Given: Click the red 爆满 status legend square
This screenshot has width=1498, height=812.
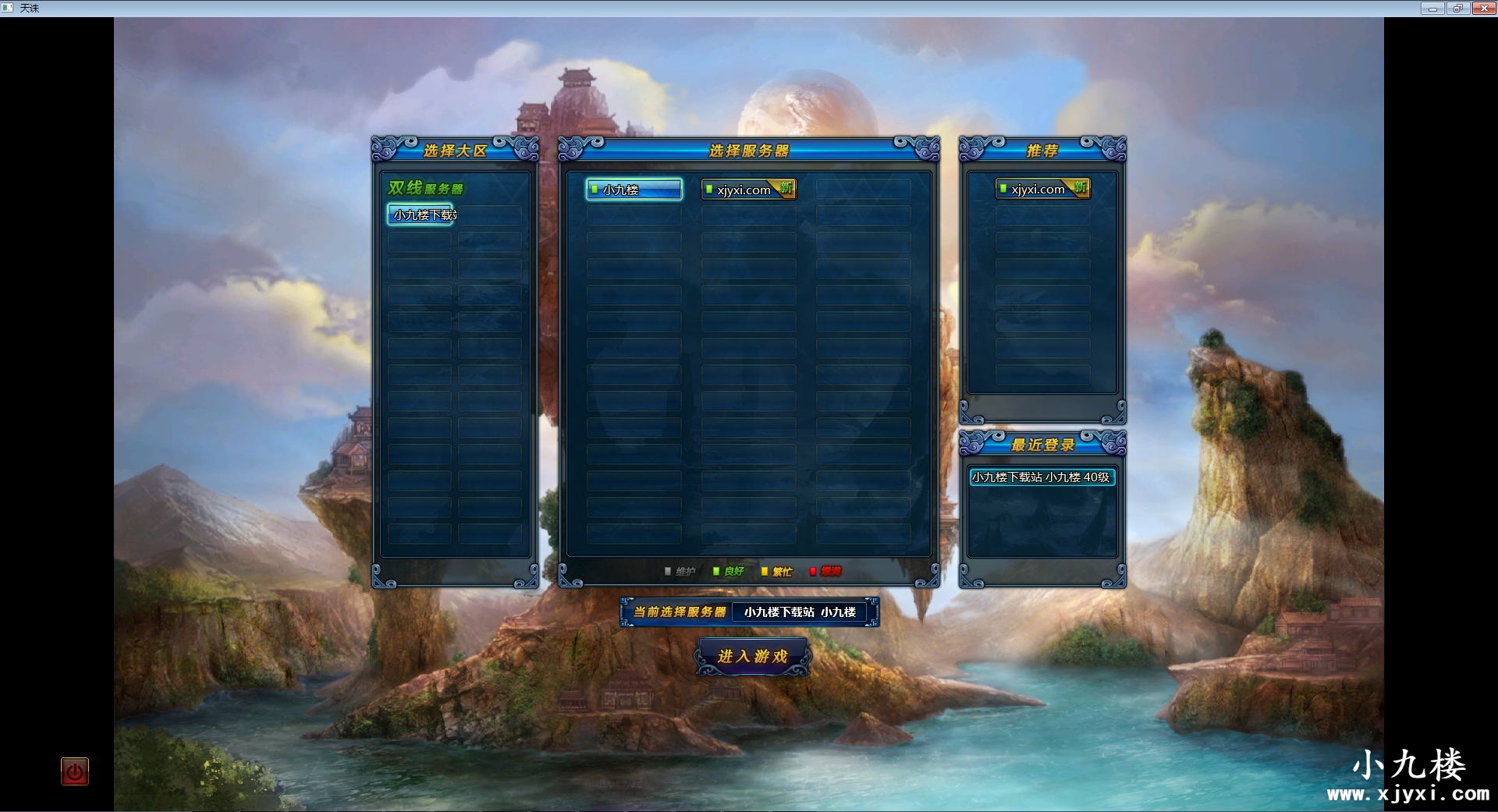Looking at the screenshot, I should [814, 571].
